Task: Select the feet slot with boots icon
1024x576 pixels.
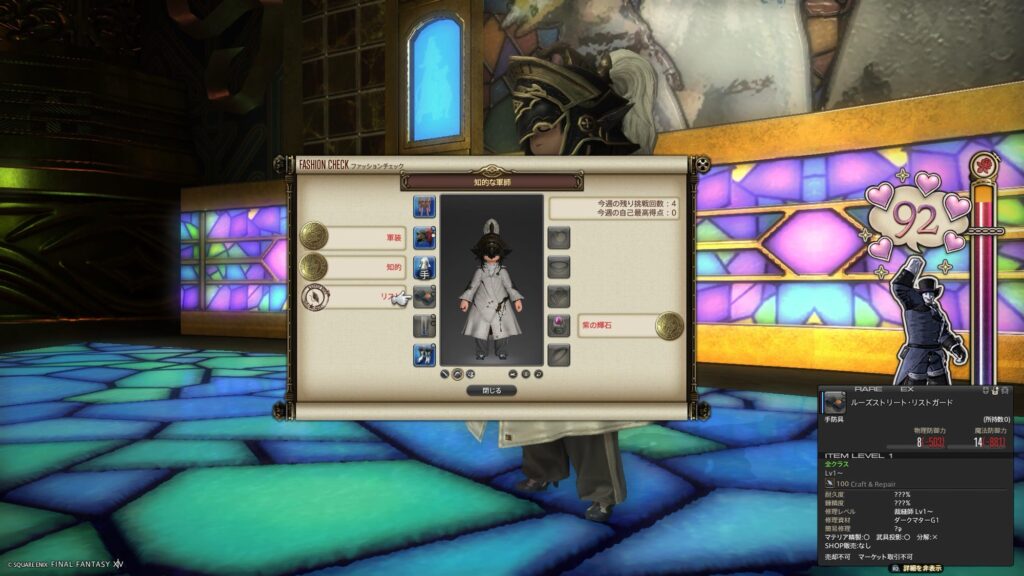Action: tap(424, 355)
